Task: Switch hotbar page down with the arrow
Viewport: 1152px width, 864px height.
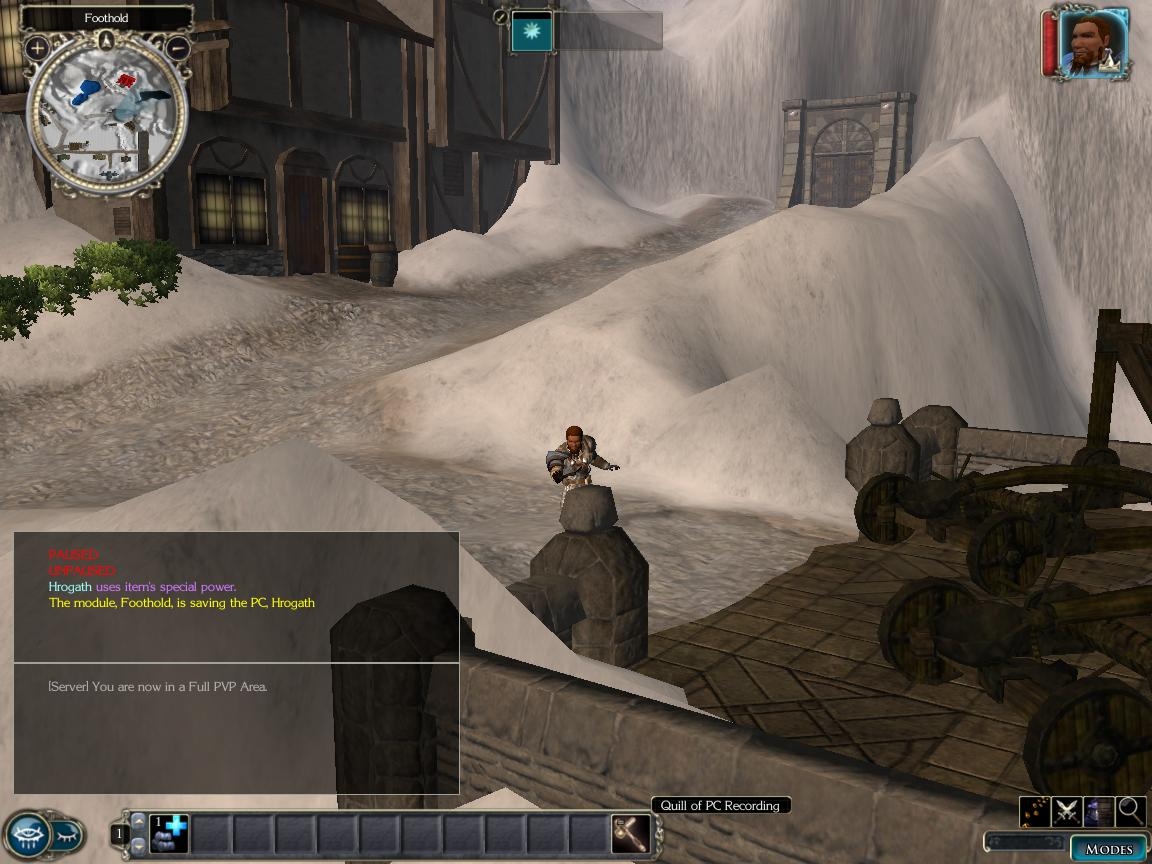Action: [139, 846]
